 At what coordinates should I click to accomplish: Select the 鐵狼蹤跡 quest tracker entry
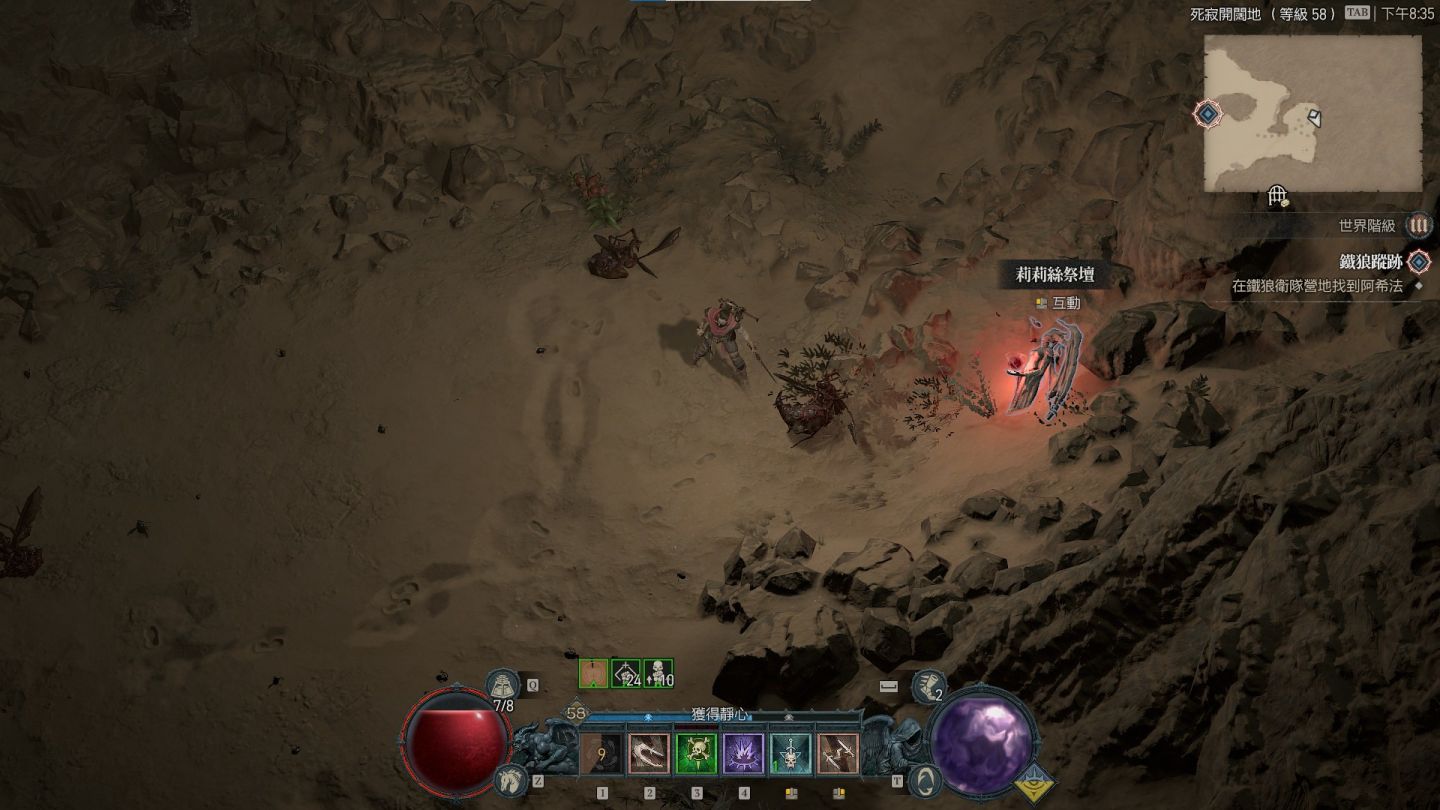click(1371, 262)
